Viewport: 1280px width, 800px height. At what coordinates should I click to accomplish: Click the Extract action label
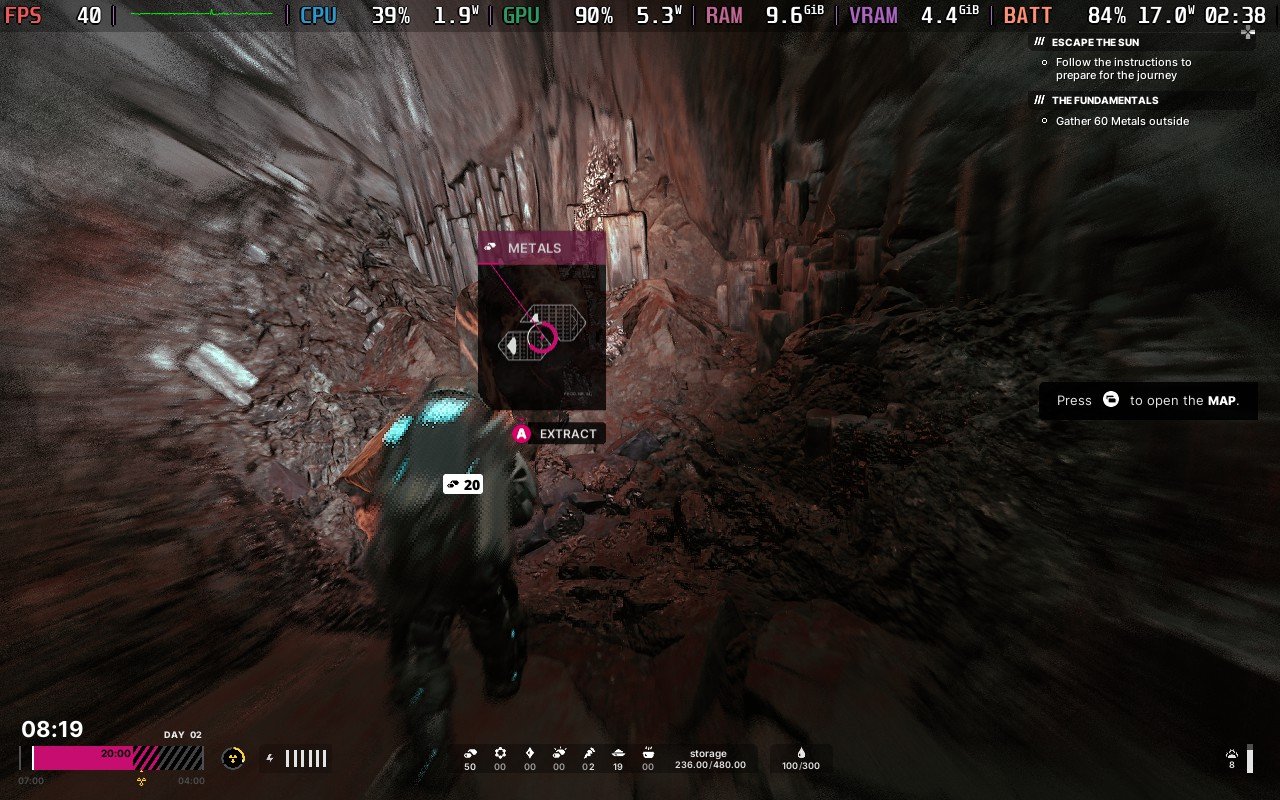pyautogui.click(x=567, y=434)
